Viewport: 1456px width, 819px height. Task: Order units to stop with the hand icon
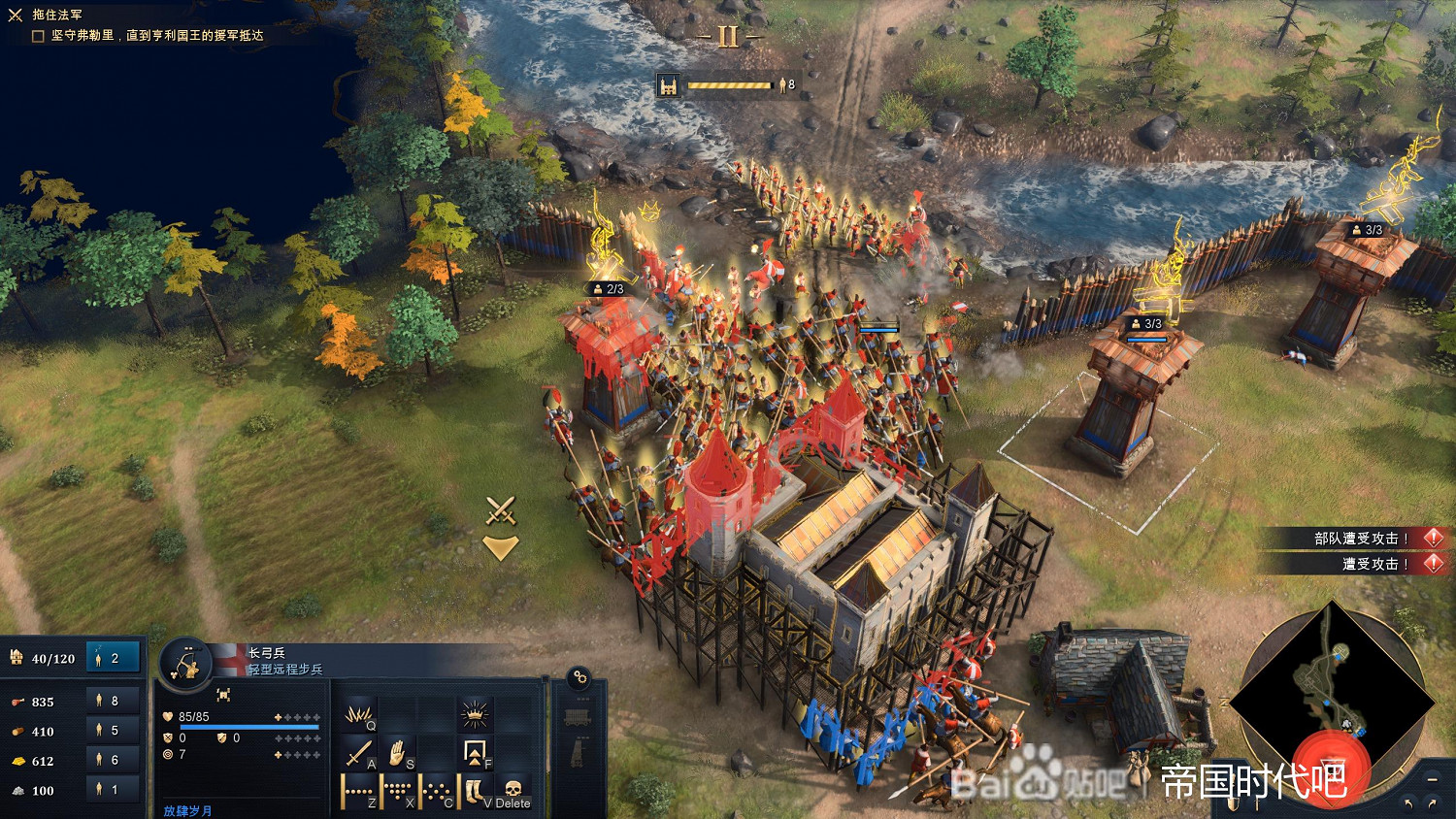tap(398, 754)
